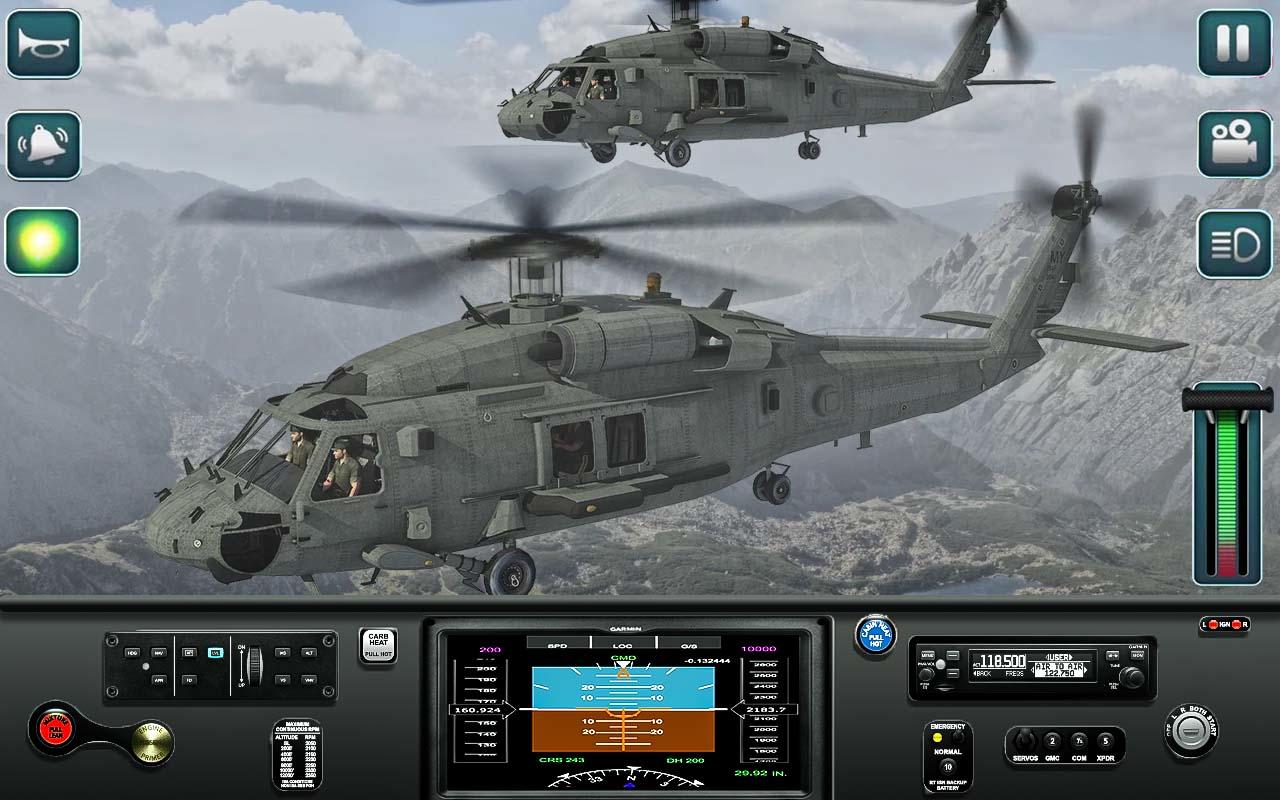Viewport: 1280px width, 800px height.
Task: Toggle the XPDR switch
Action: click(1105, 740)
